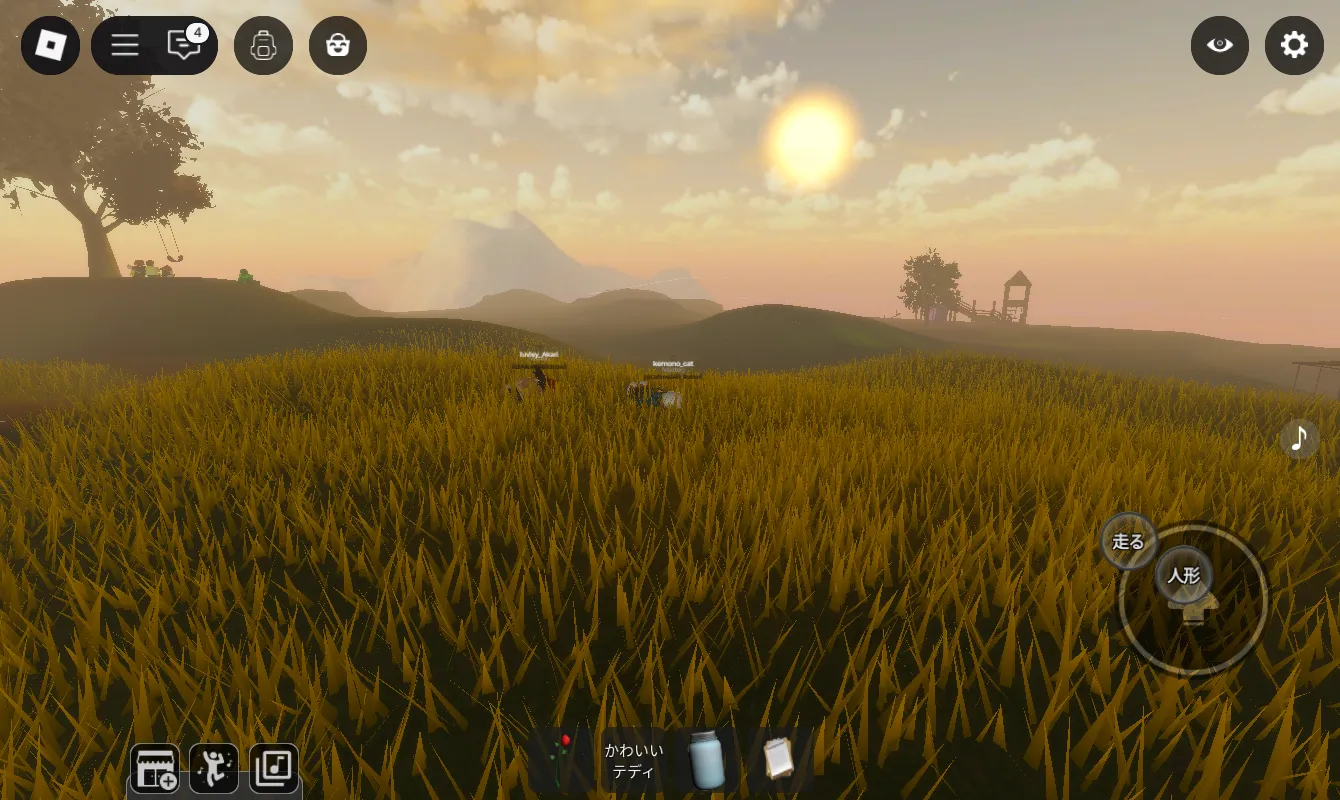Open the Roblox main menu

click(50, 45)
